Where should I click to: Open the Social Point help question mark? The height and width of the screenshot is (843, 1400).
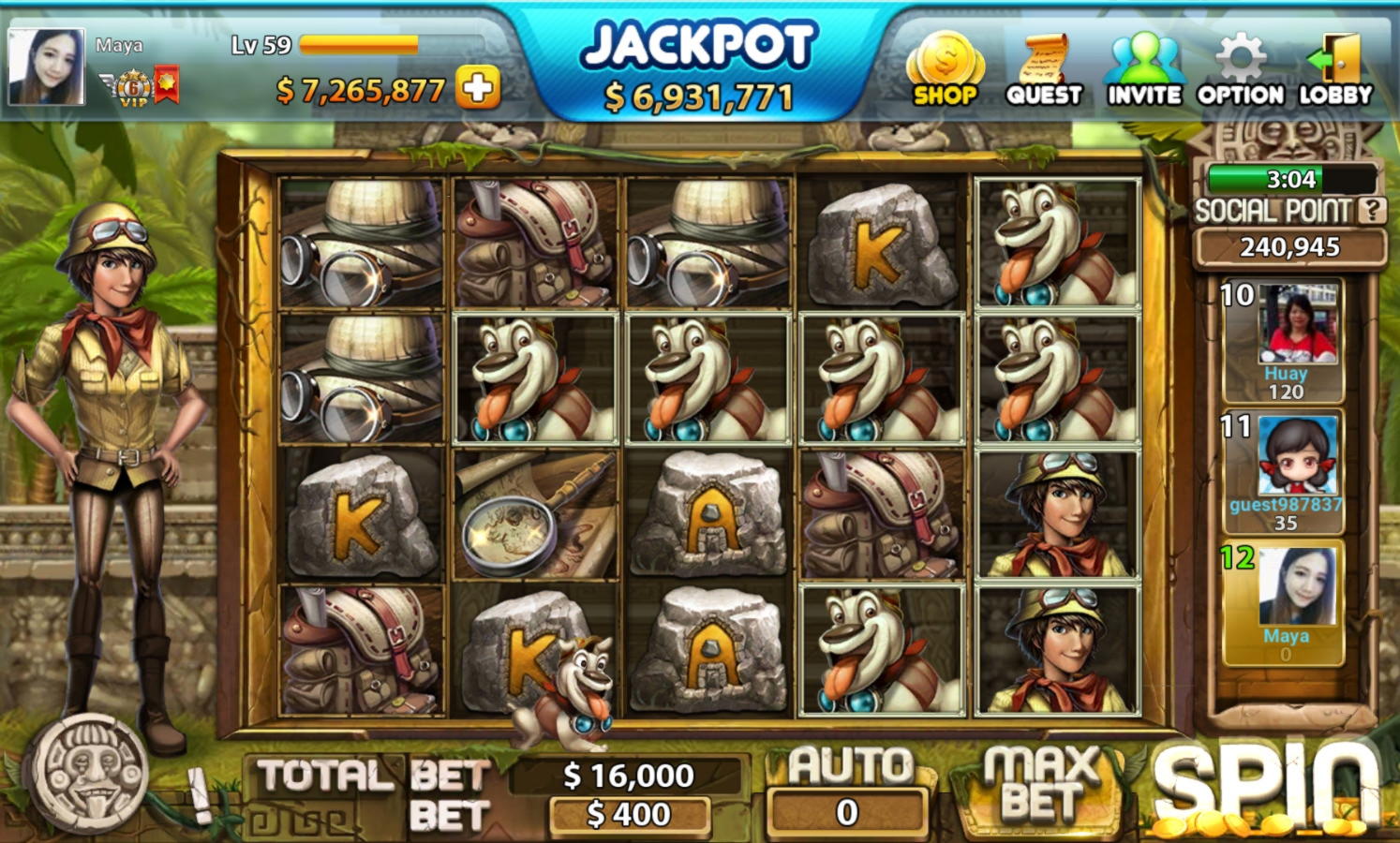(x=1372, y=211)
